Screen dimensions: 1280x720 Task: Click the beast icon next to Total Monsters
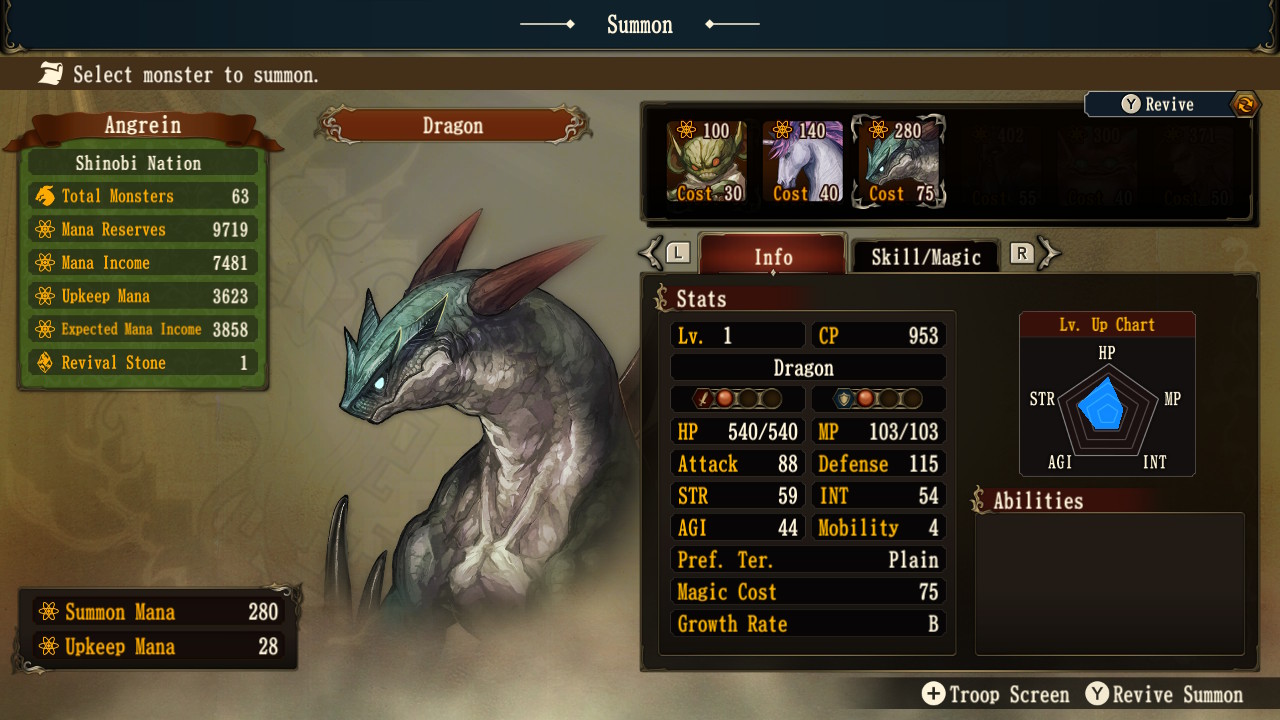[43, 195]
